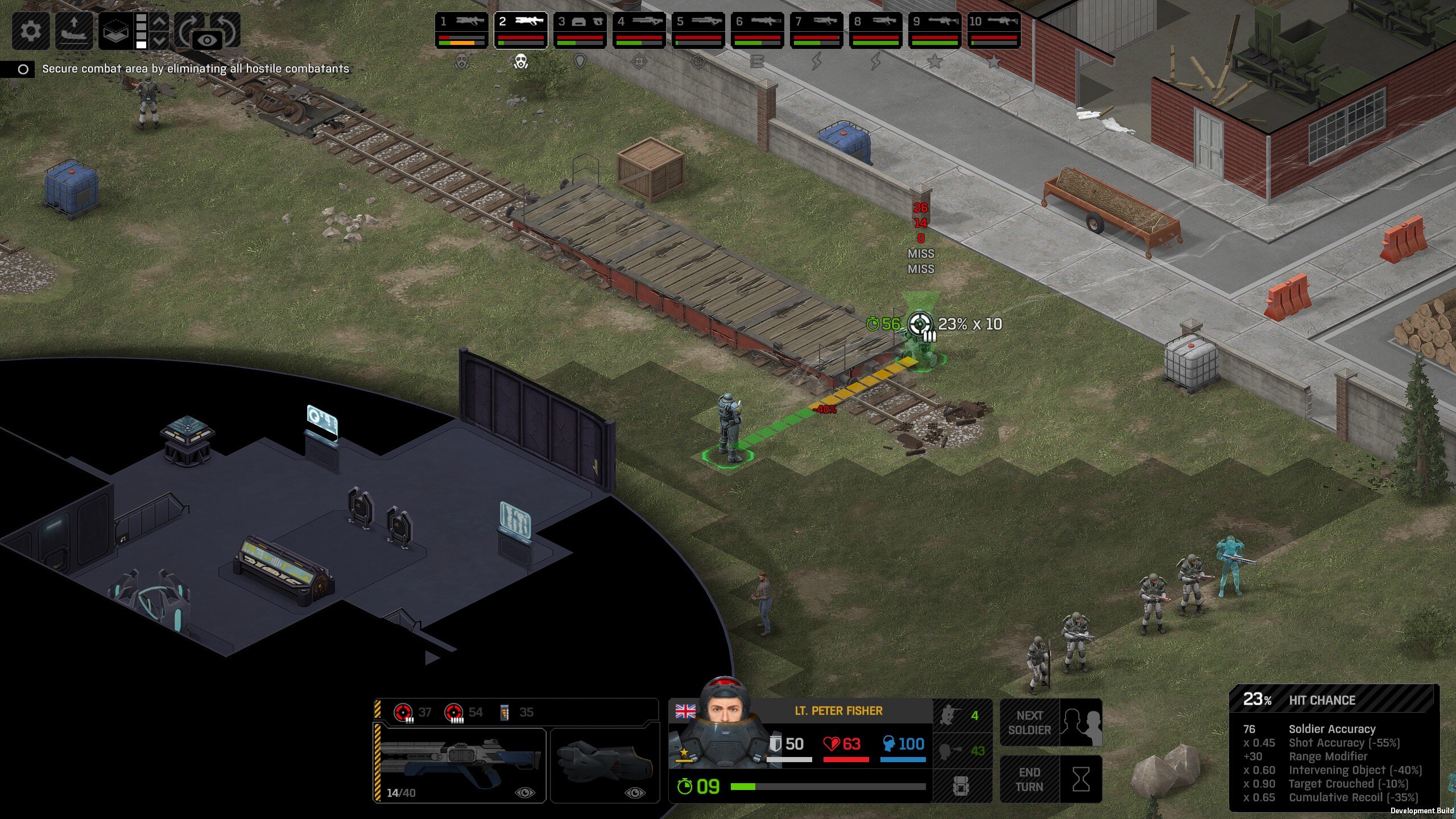The image size is (1456, 819).
Task: Raise the camera level with up arrow
Action: 160,22
